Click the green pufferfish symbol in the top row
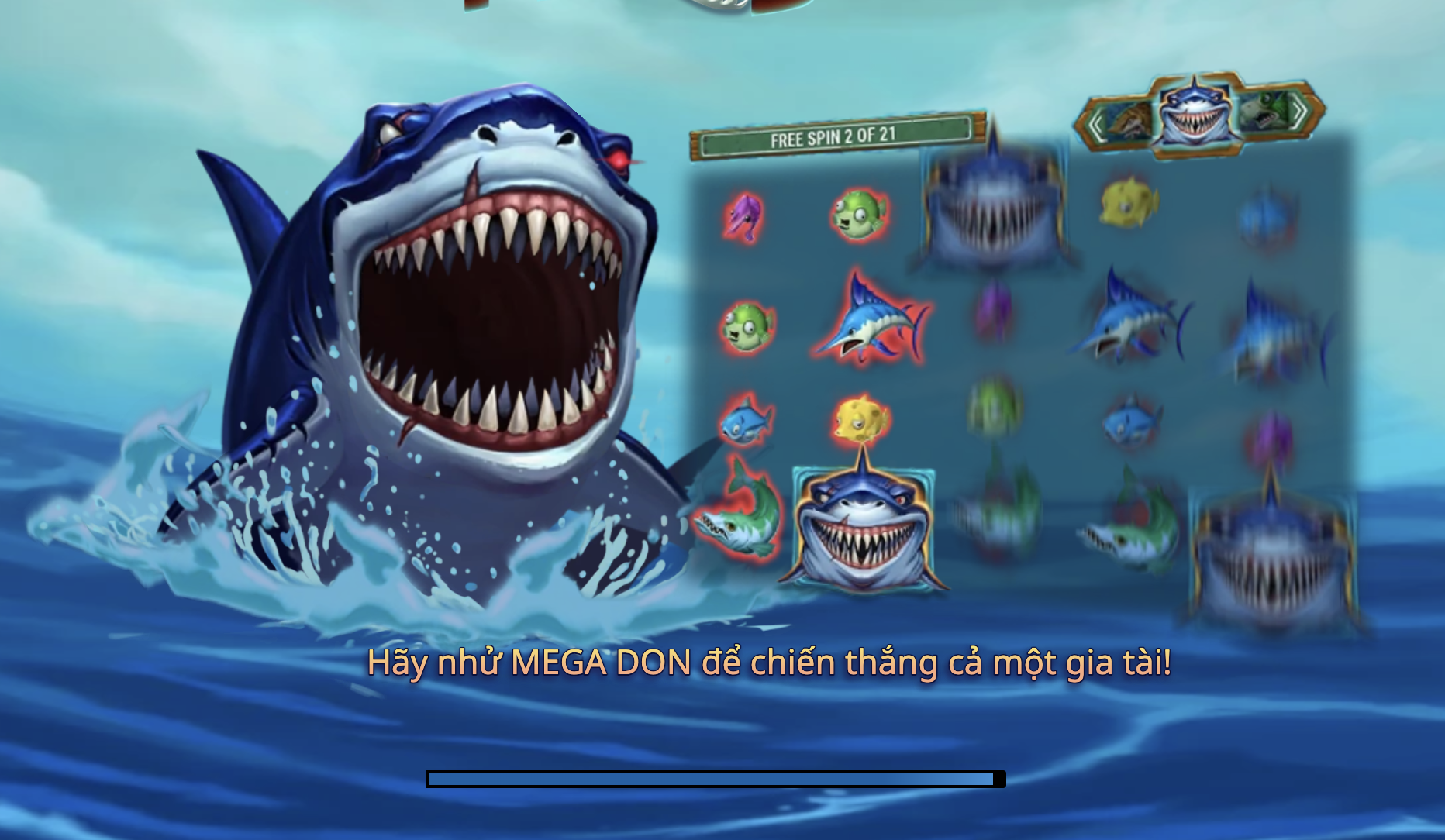 click(x=860, y=212)
